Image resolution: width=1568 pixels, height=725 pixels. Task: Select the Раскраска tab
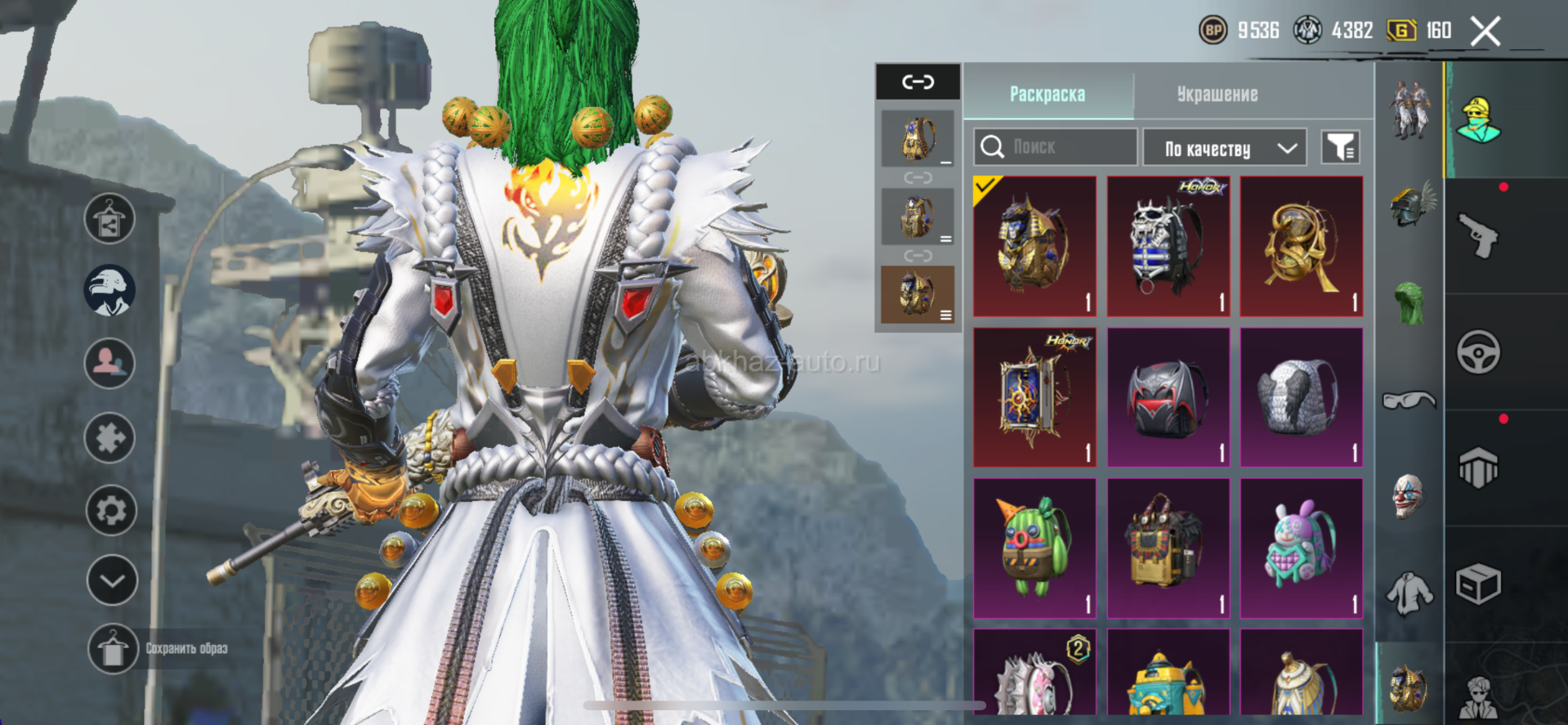(1048, 94)
